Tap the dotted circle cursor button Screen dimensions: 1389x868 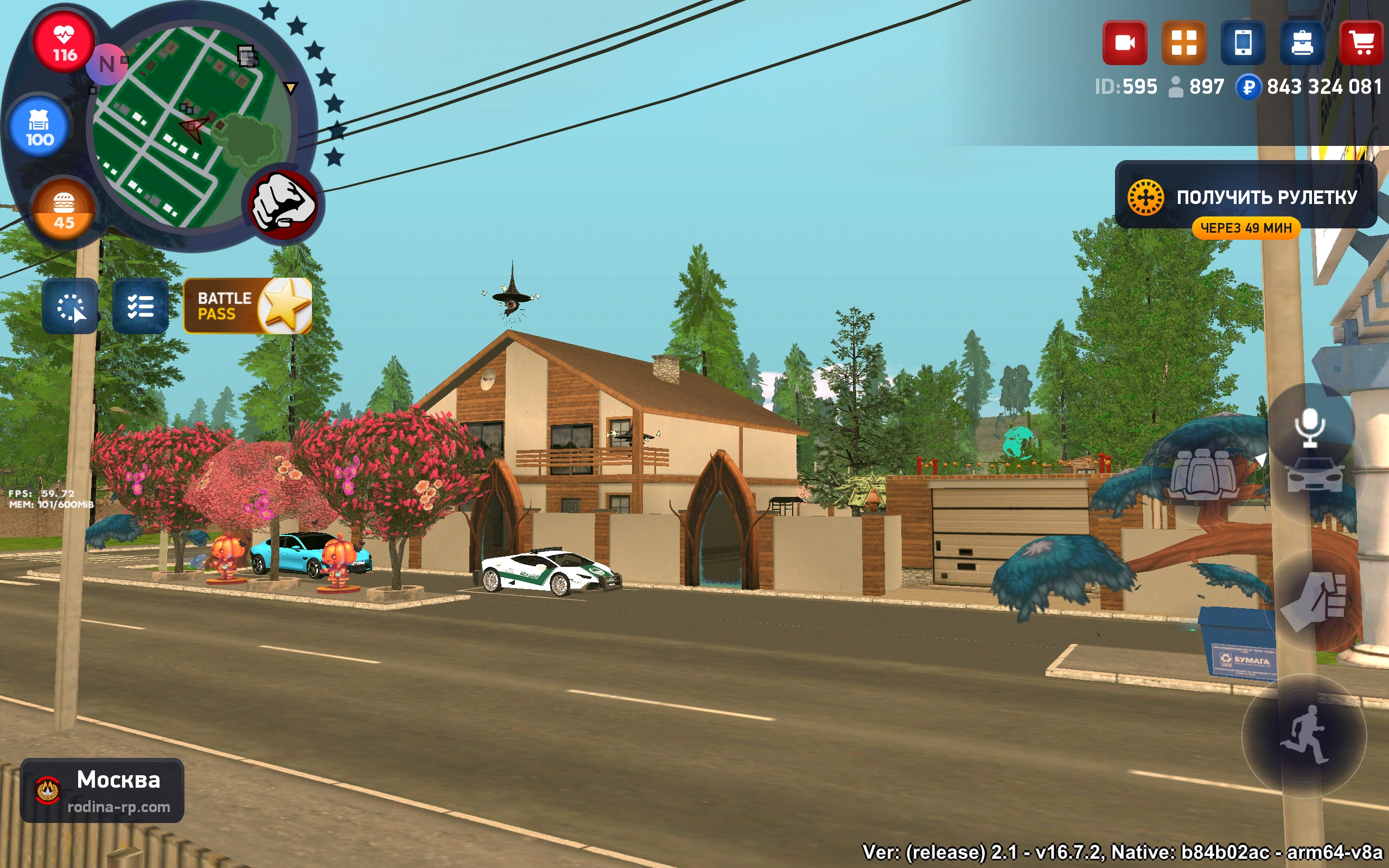coord(70,306)
